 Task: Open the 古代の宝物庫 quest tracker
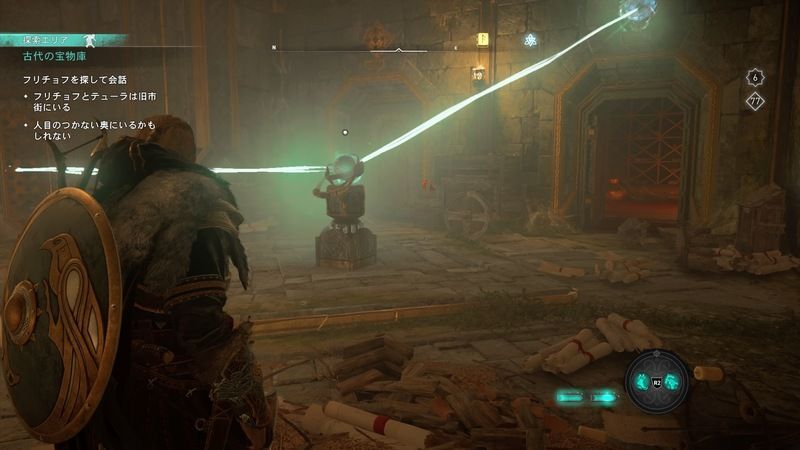pyautogui.click(x=58, y=56)
